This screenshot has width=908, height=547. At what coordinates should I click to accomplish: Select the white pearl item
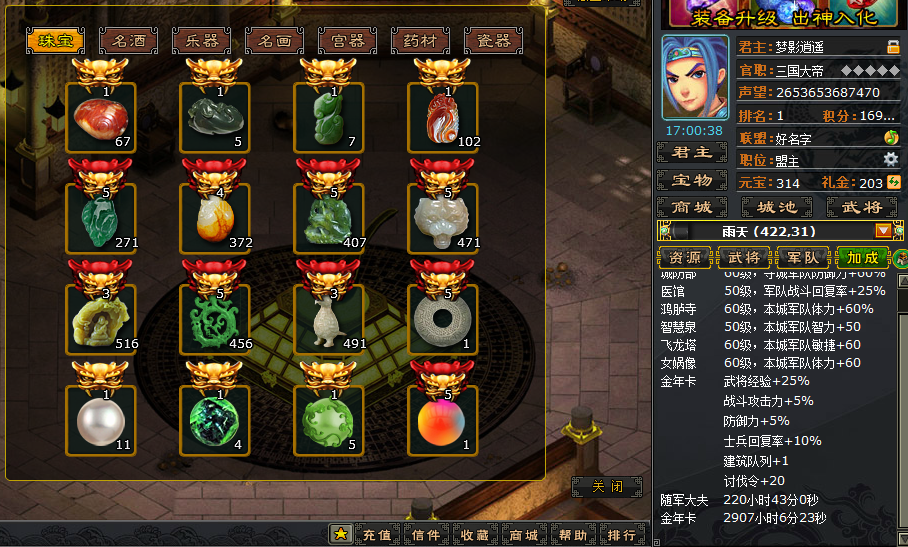101,420
